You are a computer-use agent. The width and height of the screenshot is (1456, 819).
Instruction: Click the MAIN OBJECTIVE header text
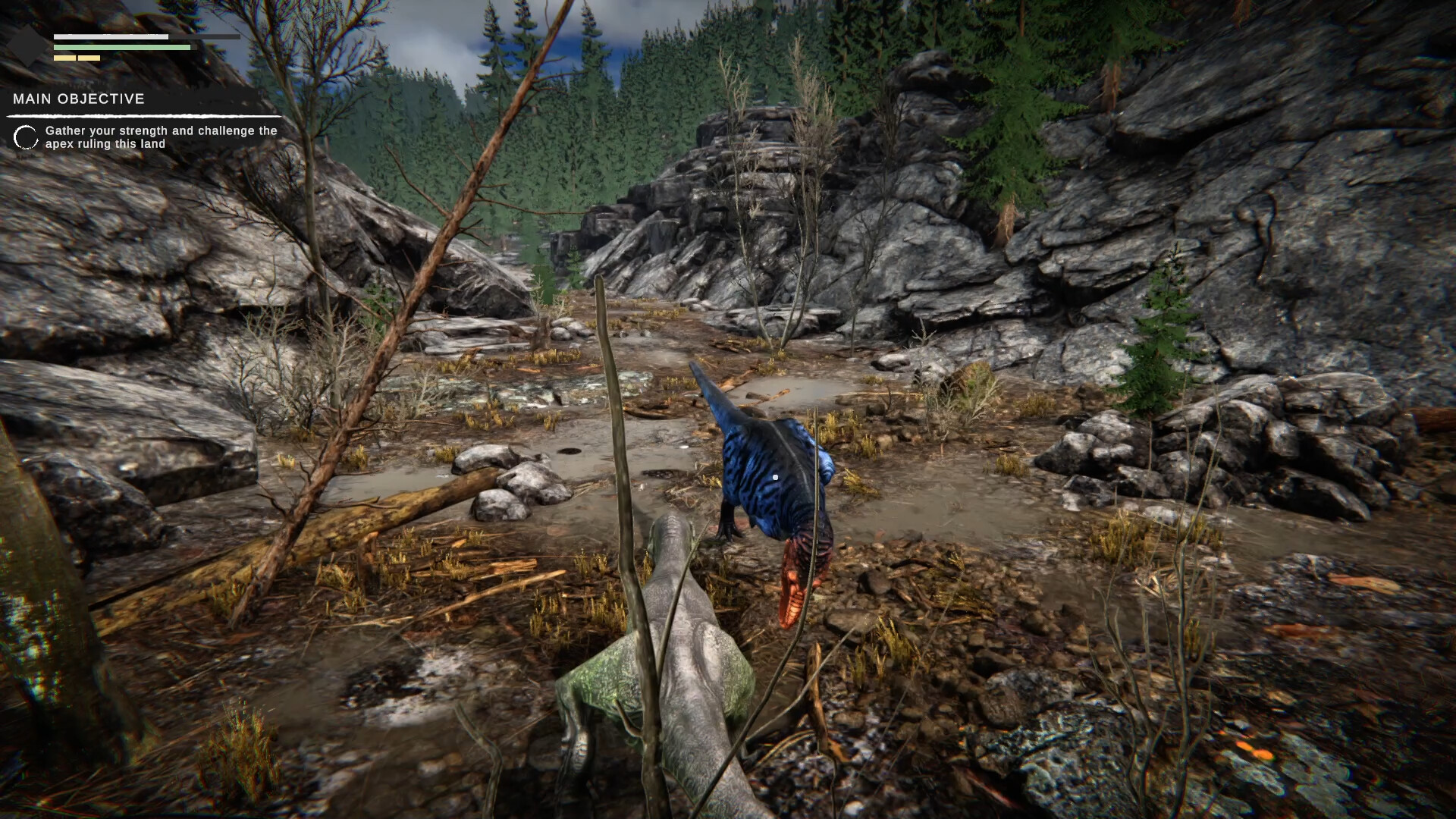79,99
